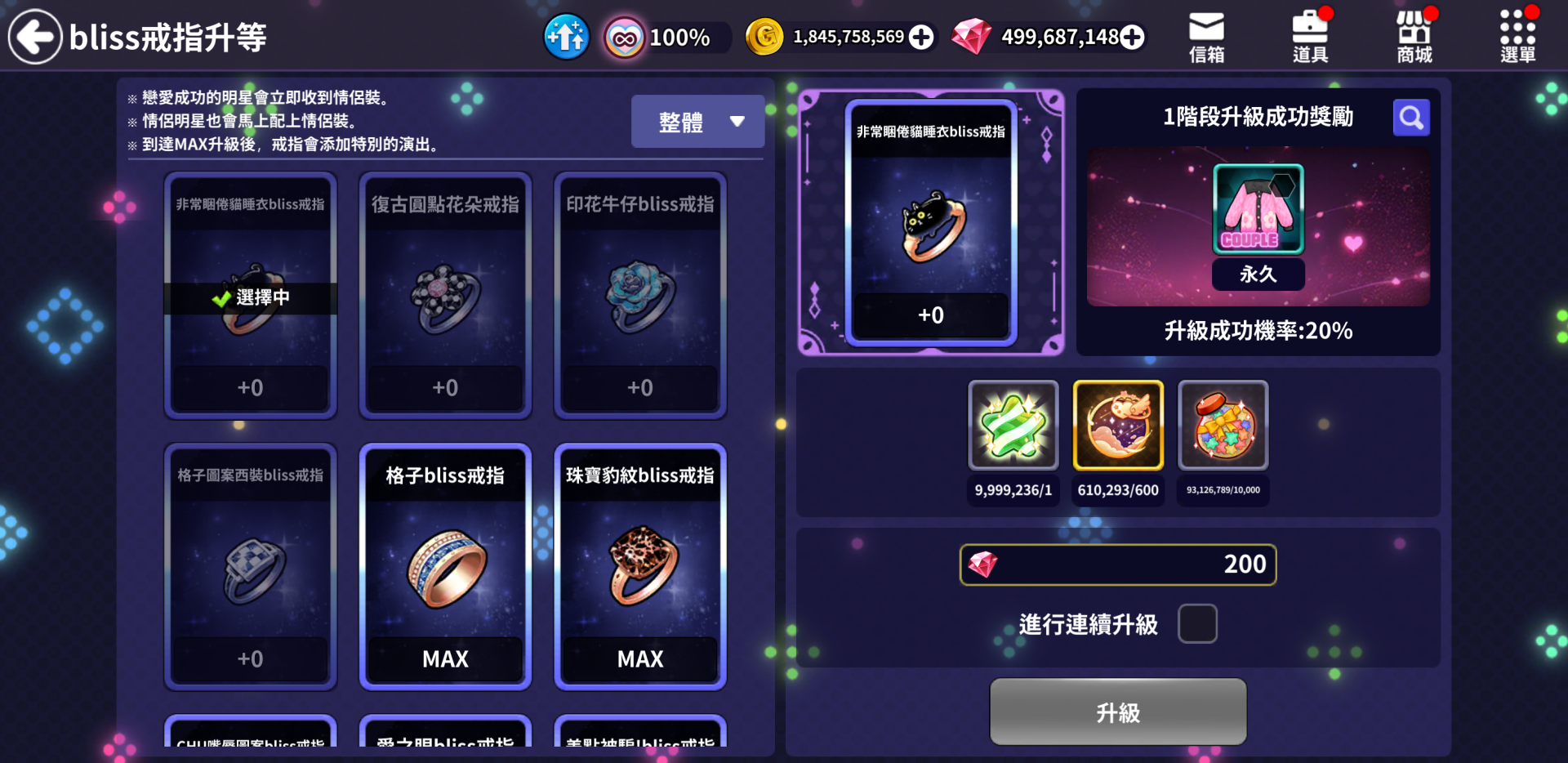Select the 格子圖案西裝bliss戒指 ring card
This screenshot has width=1568, height=763.
(250, 567)
